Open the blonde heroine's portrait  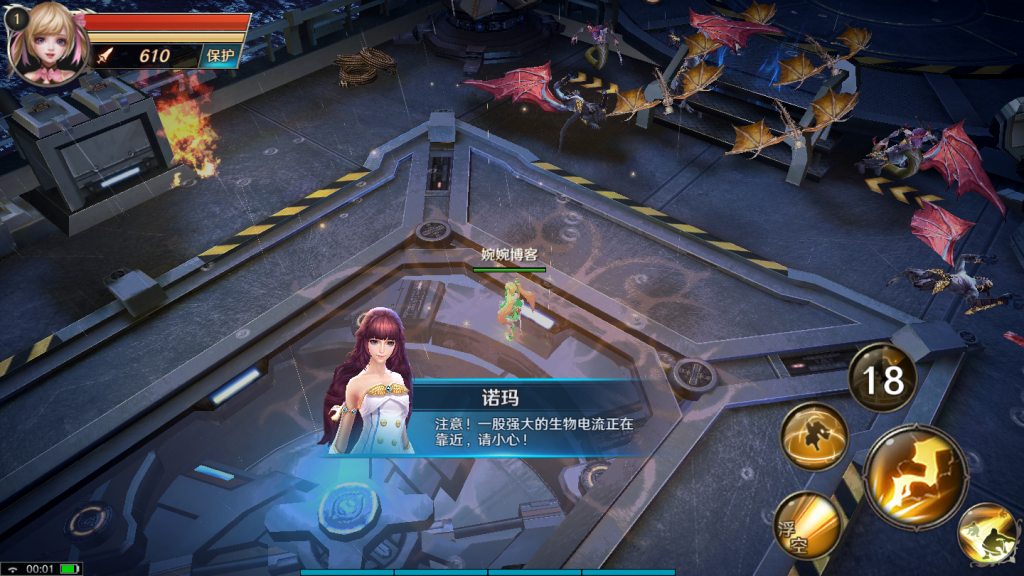click(46, 43)
